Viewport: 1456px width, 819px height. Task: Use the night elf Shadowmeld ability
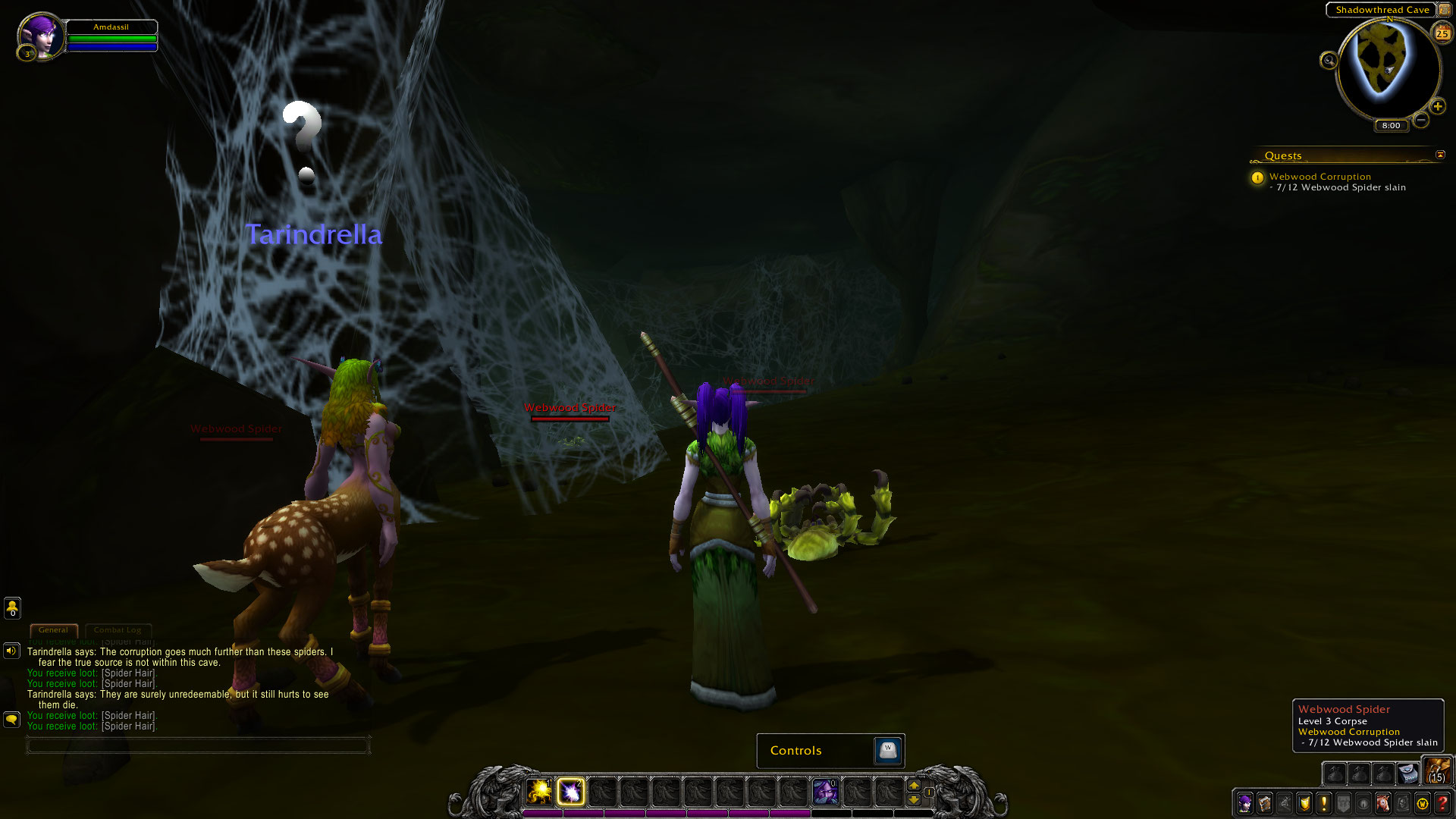[825, 792]
